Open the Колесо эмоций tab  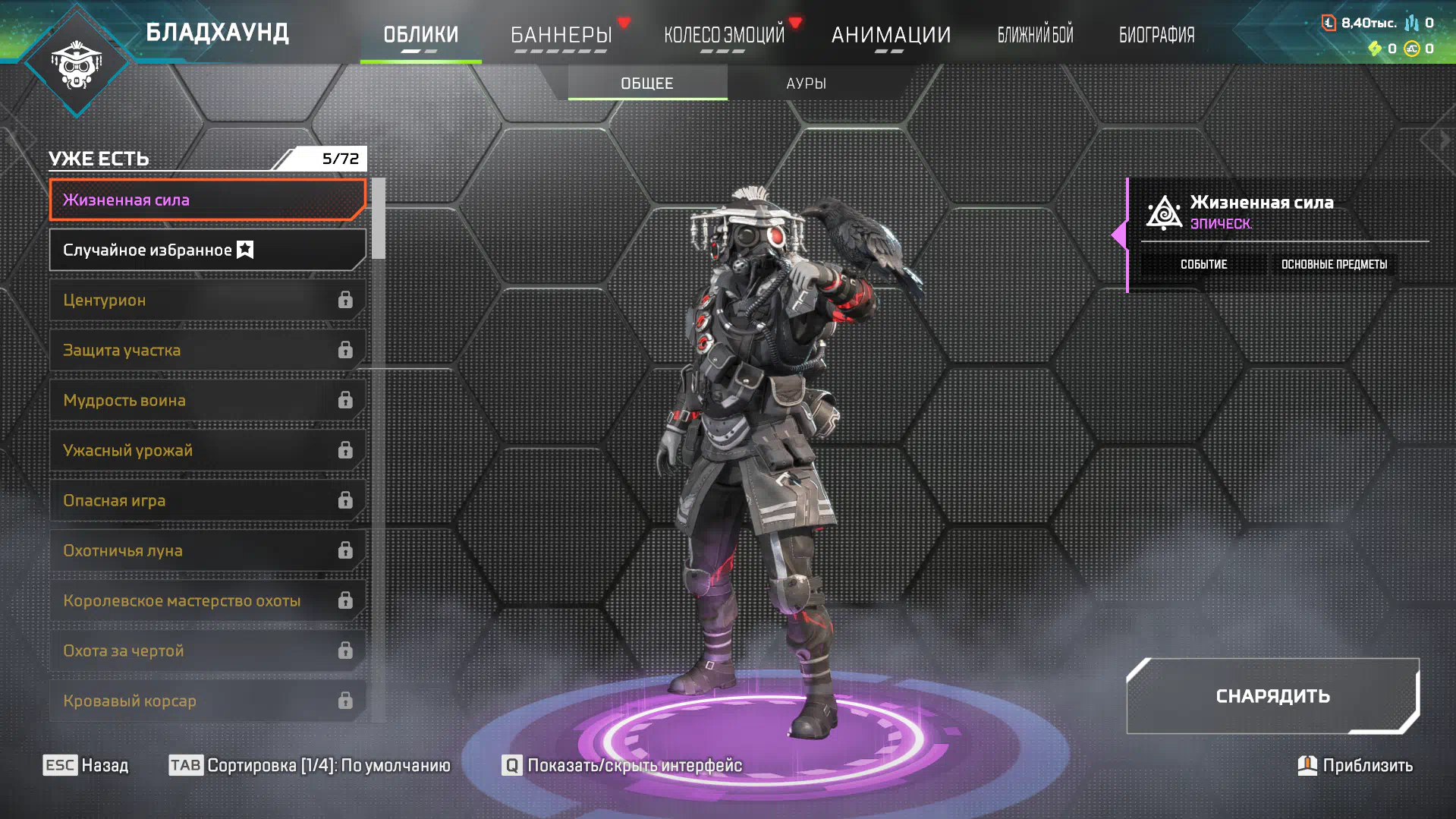724,35
